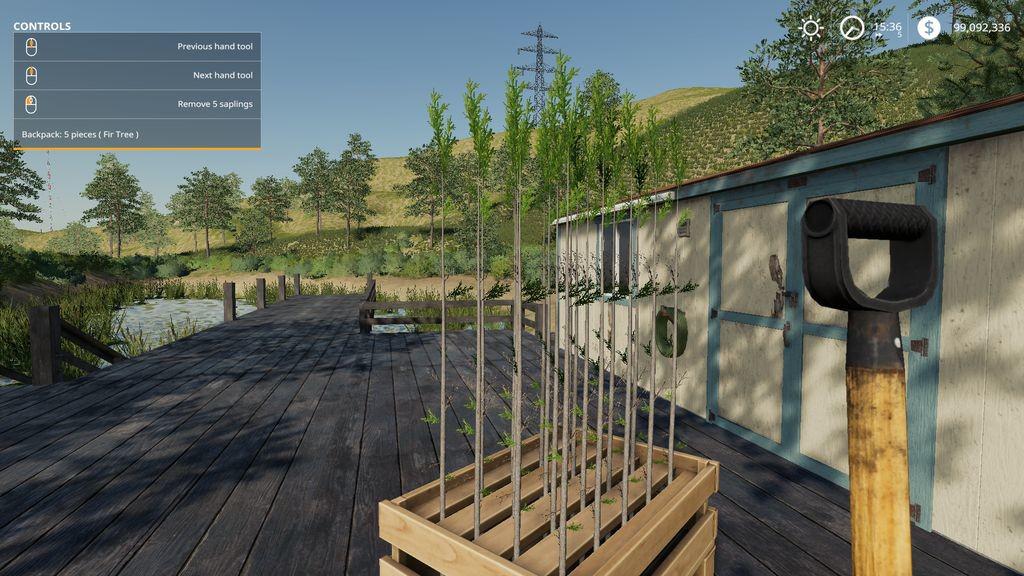Click the sun weather icon
1024x576 pixels.
(x=811, y=28)
